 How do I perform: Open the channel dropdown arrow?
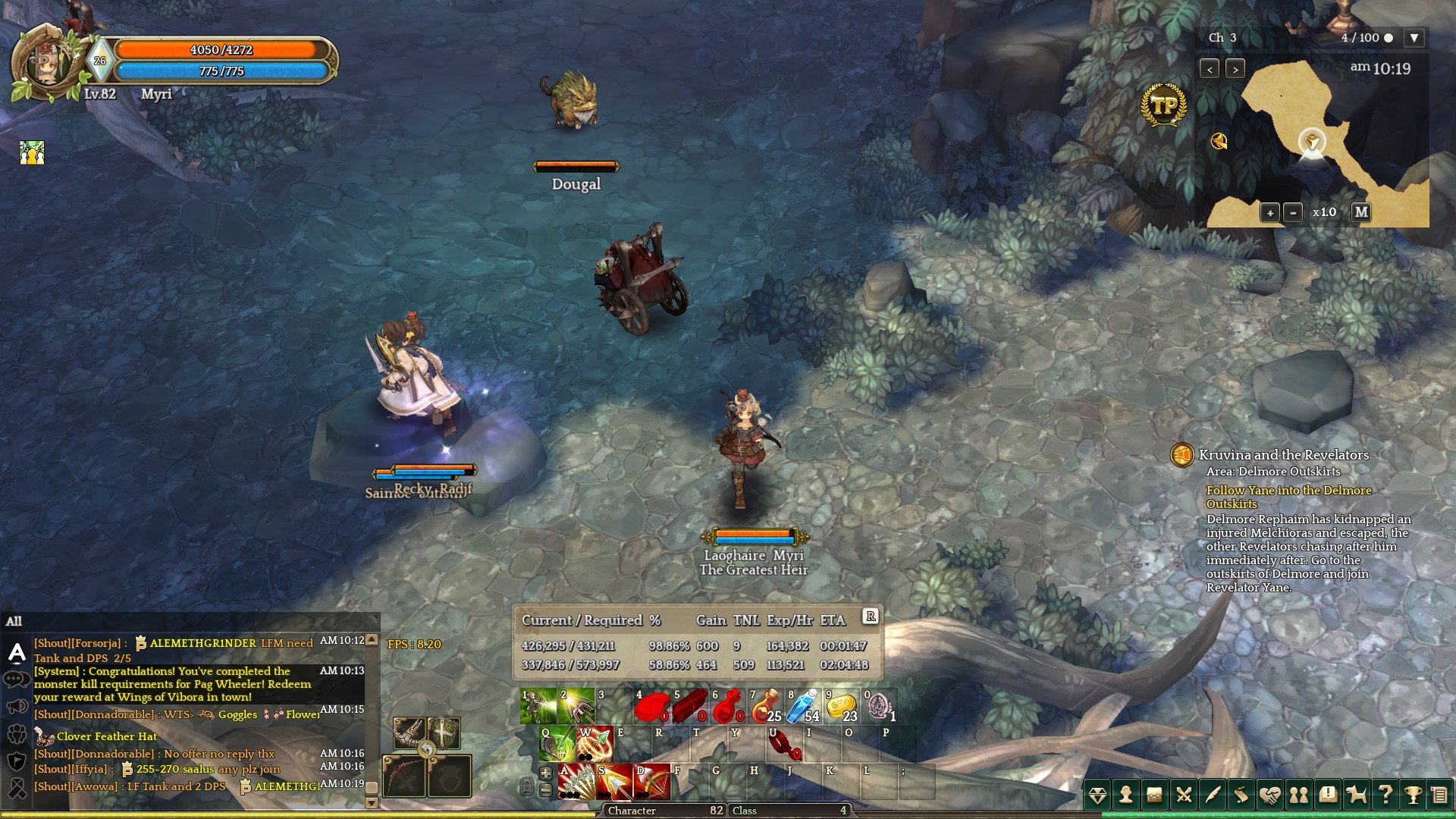coord(1414,38)
